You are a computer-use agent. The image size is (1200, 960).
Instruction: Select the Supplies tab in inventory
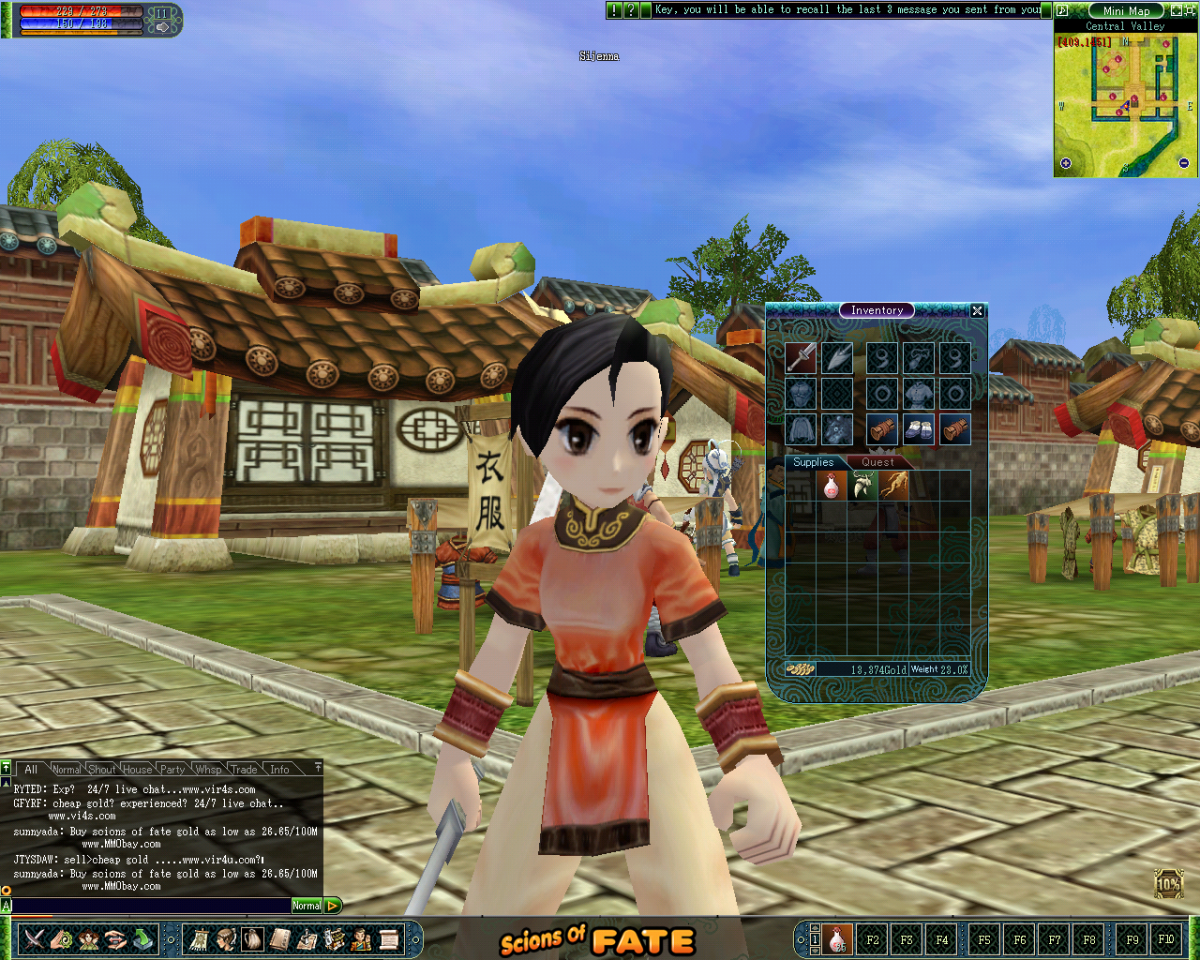point(813,462)
